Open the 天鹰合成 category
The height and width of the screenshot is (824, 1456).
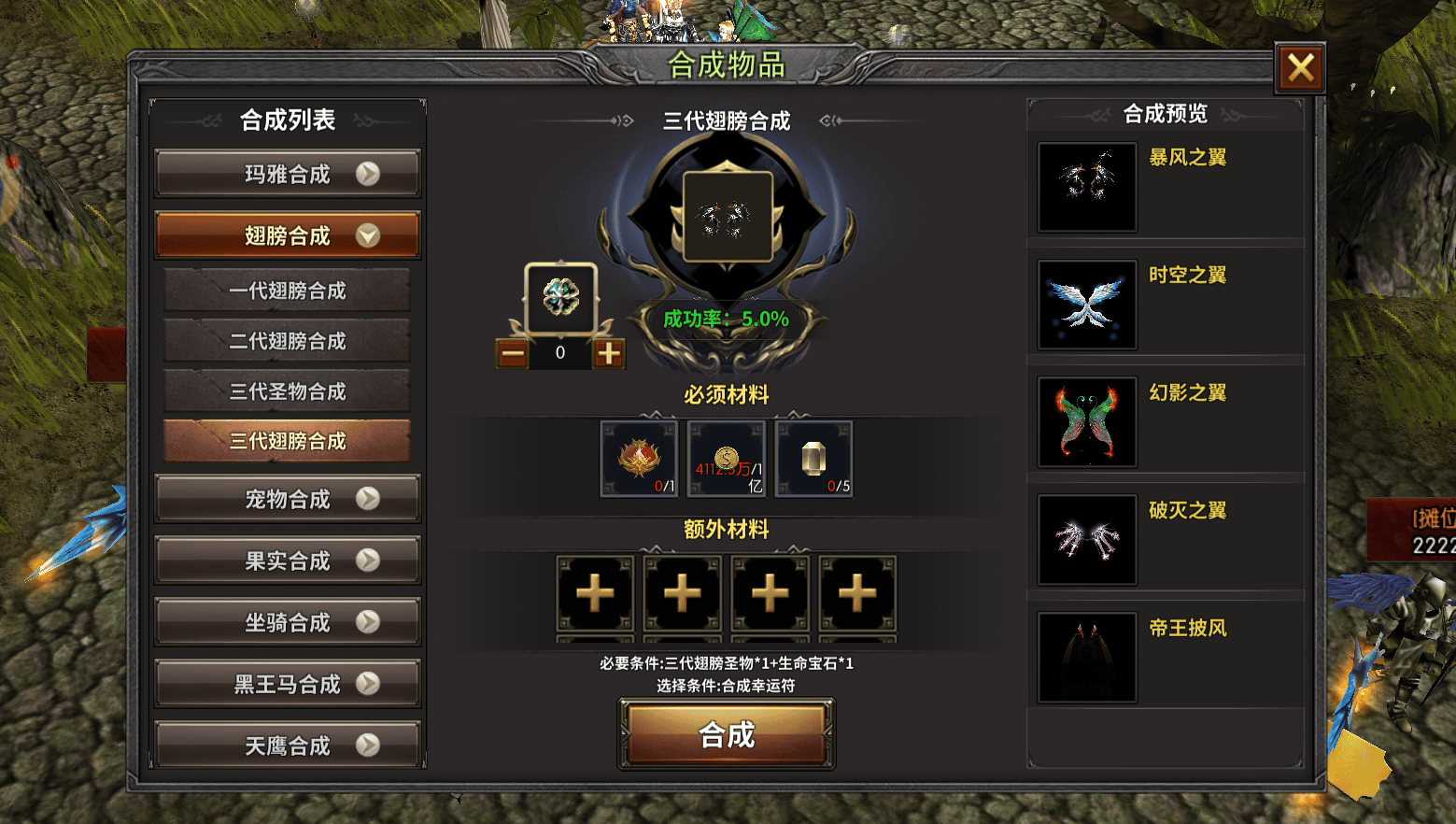pyautogui.click(x=288, y=746)
